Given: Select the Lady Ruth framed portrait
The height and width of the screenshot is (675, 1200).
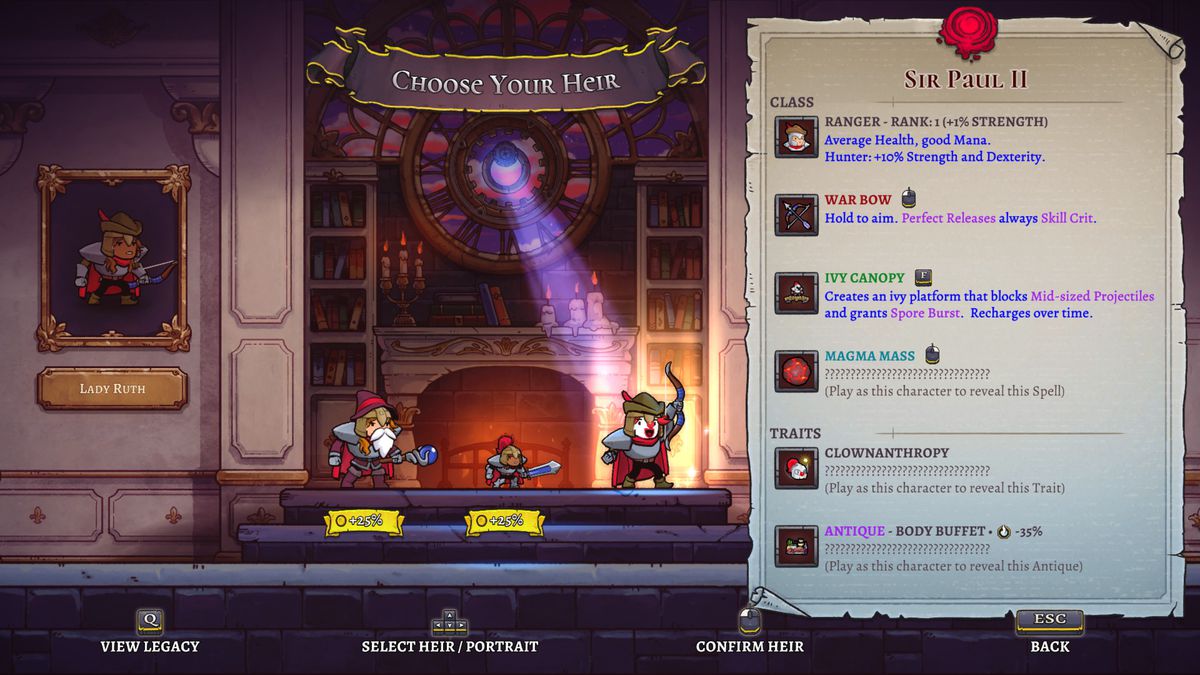Looking at the screenshot, I should [113, 258].
